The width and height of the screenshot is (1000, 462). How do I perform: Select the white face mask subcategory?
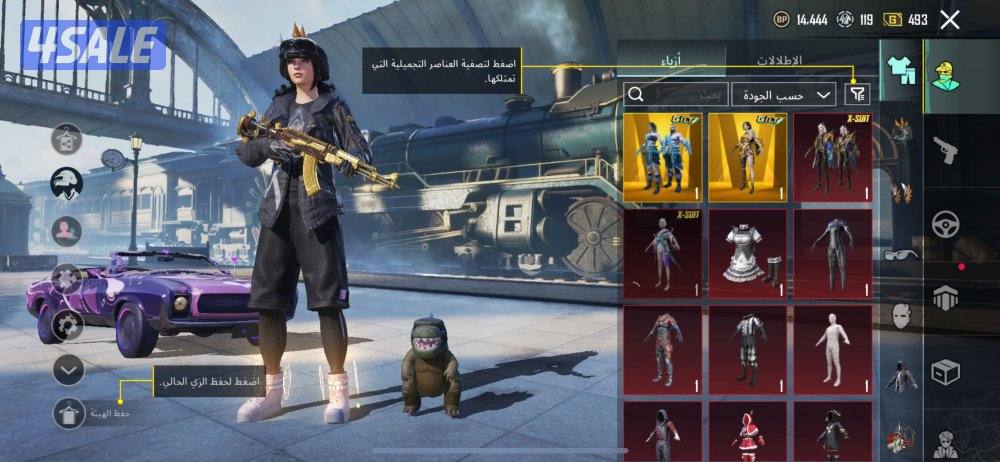[901, 316]
